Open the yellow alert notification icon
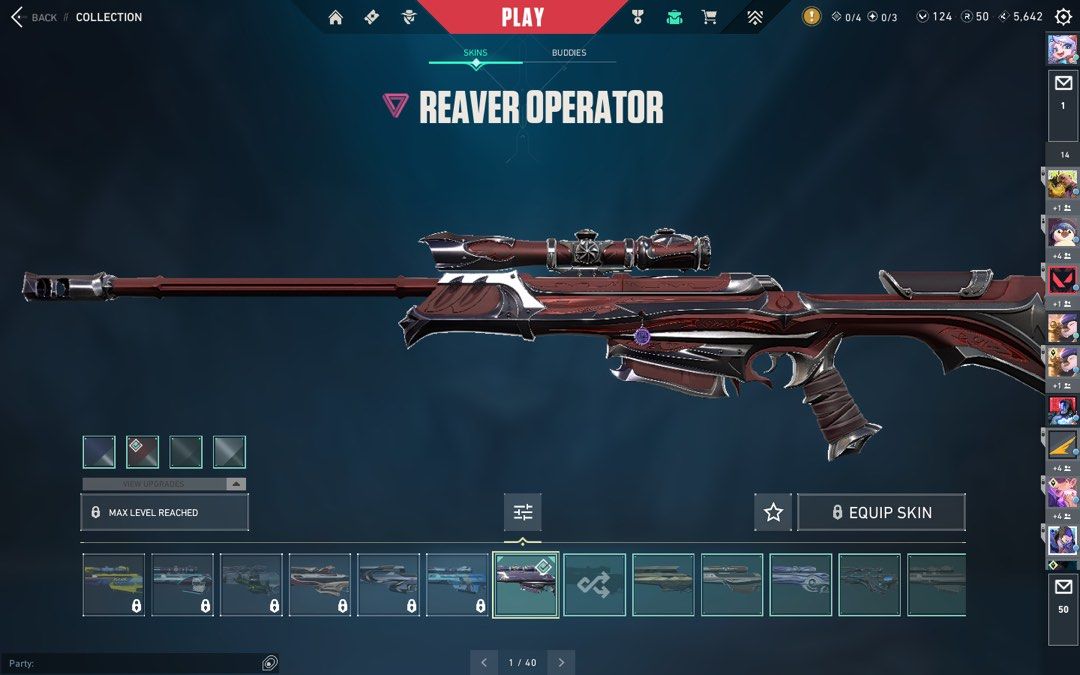Viewport: 1080px width, 675px height. (x=811, y=17)
